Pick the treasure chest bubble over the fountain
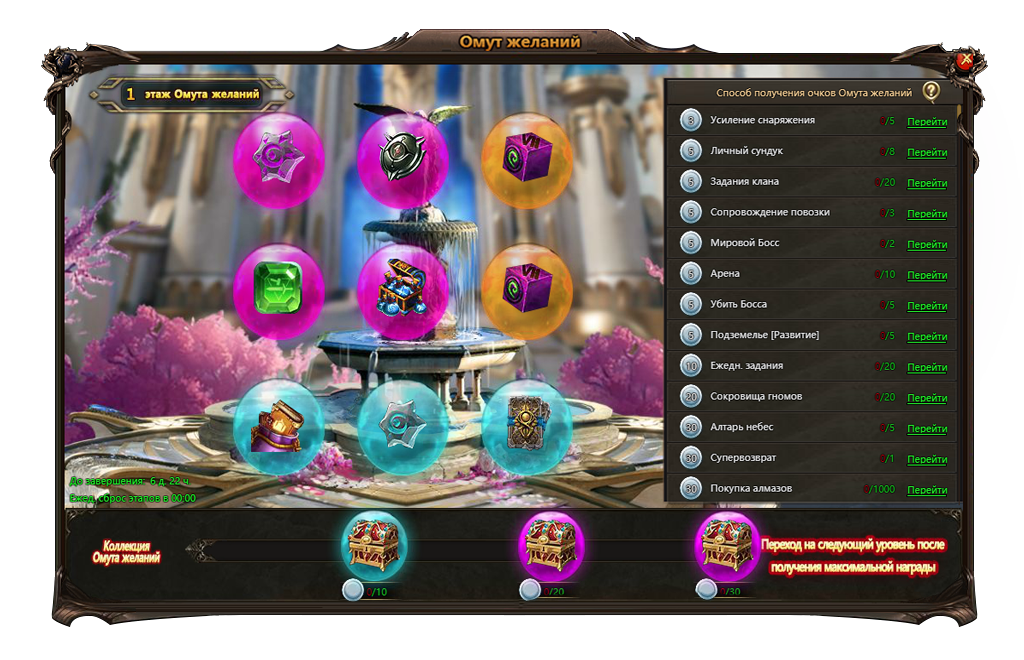Screen dimensions: 1024x660 [403, 290]
